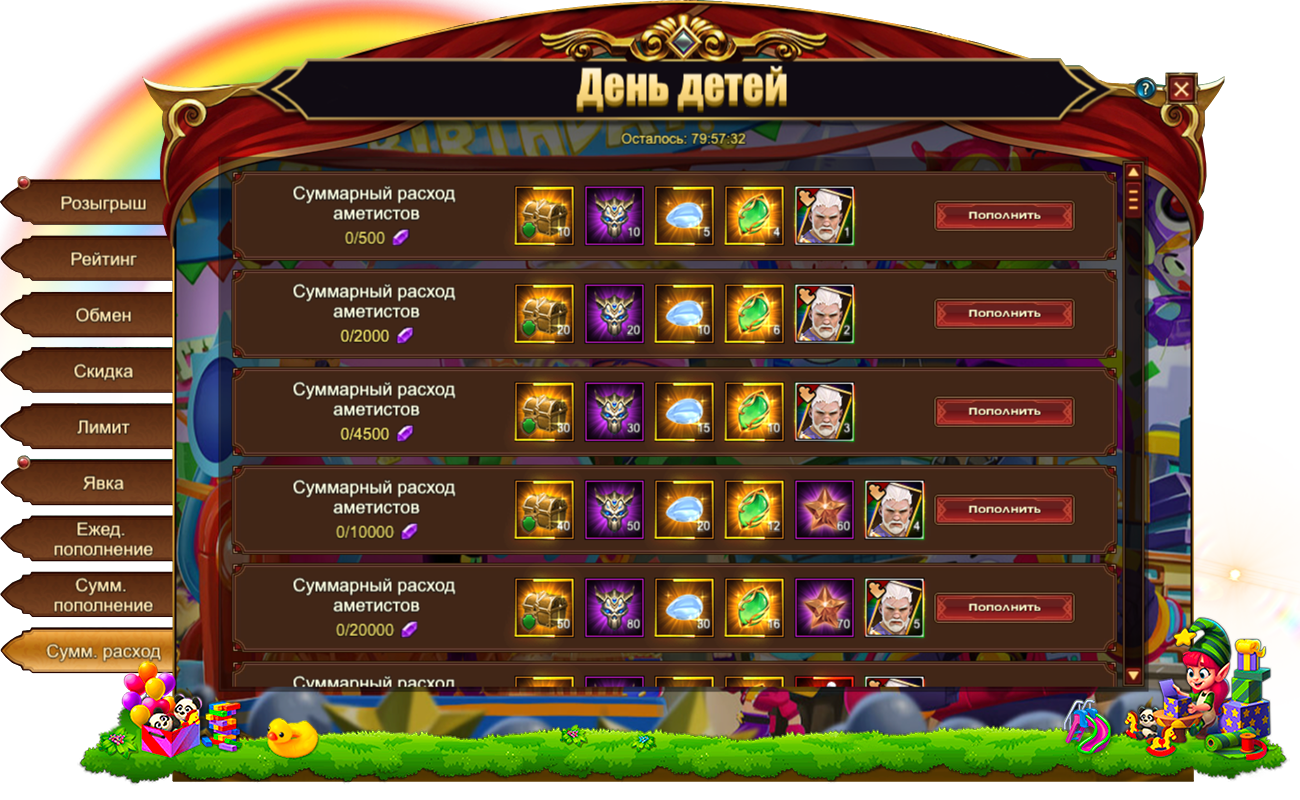Show the Лимит tab
The height and width of the screenshot is (800, 1300).
tap(102, 428)
